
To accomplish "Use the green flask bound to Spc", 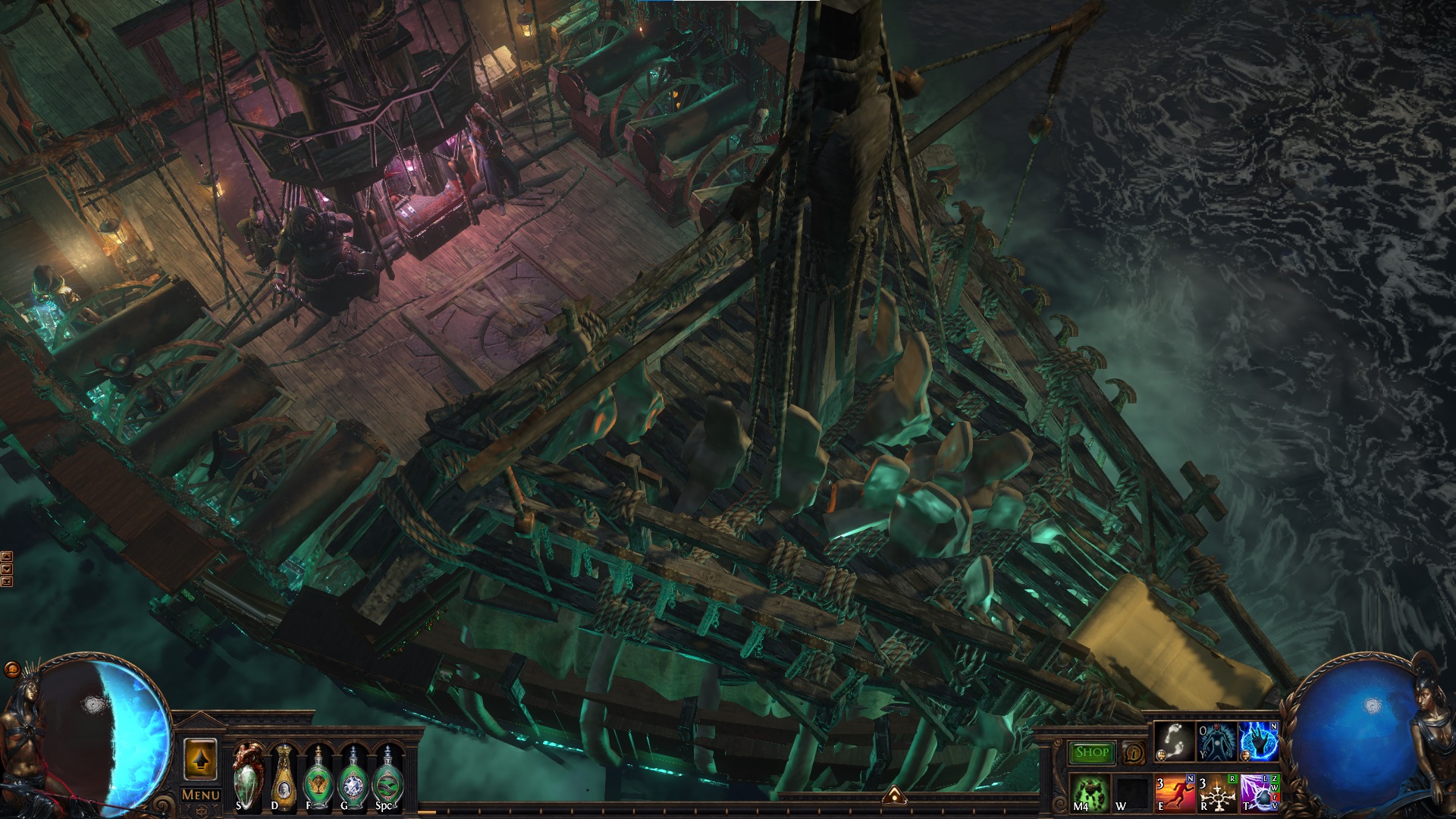I will tap(388, 777).
